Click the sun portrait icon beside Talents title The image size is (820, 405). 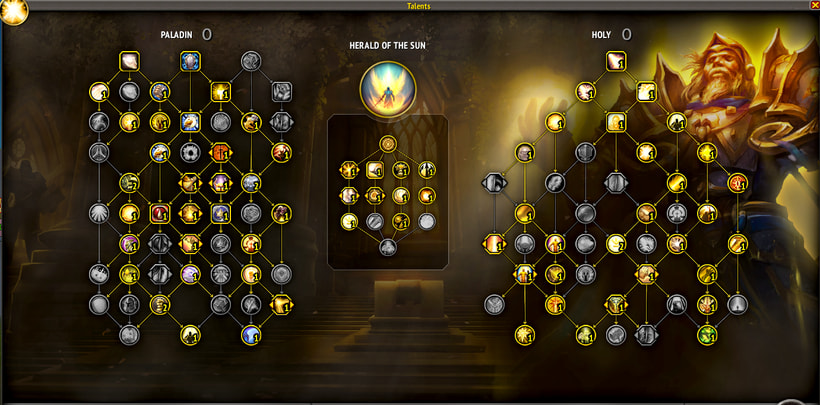click(15, 10)
